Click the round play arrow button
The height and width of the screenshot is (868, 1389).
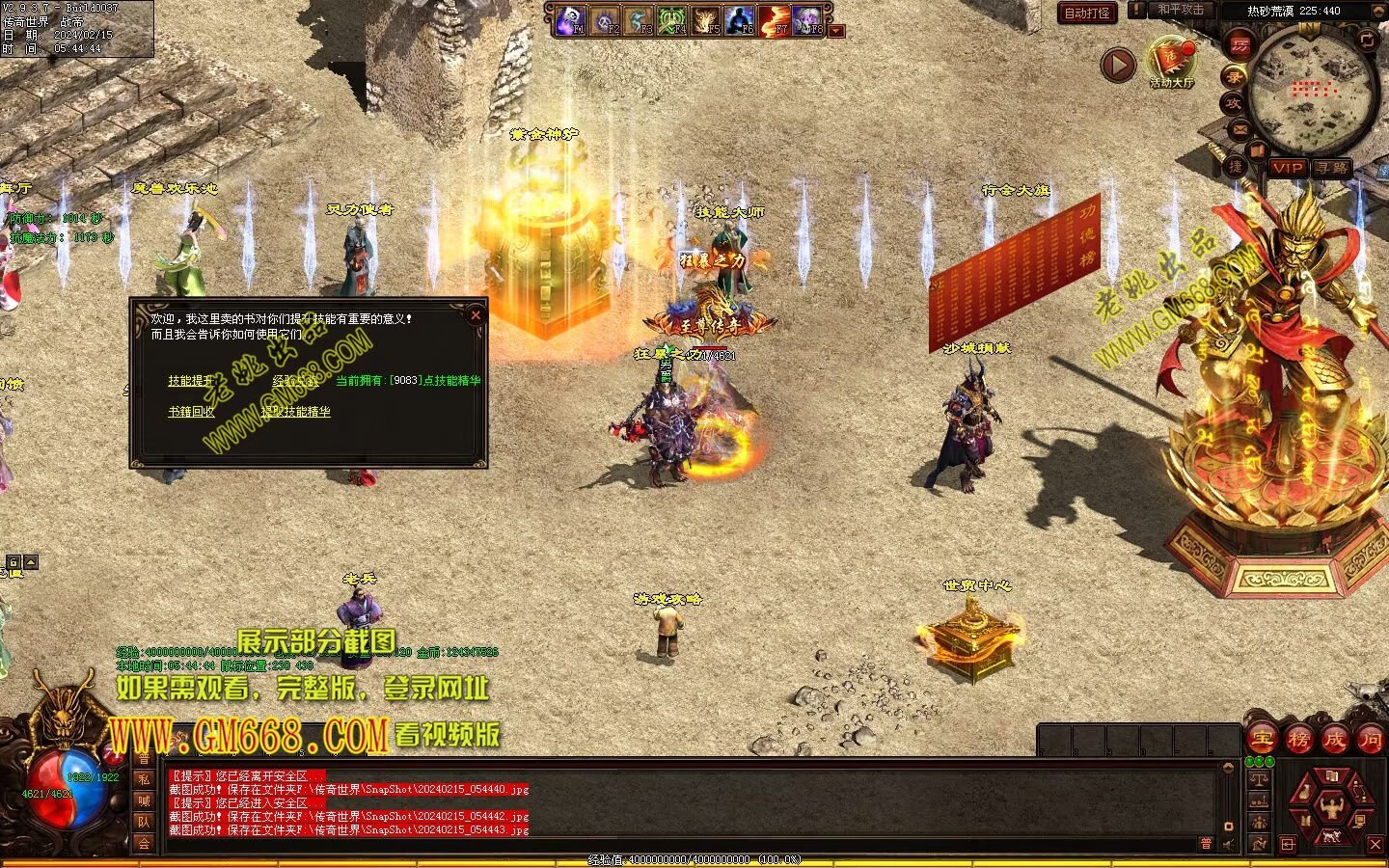tap(1119, 65)
